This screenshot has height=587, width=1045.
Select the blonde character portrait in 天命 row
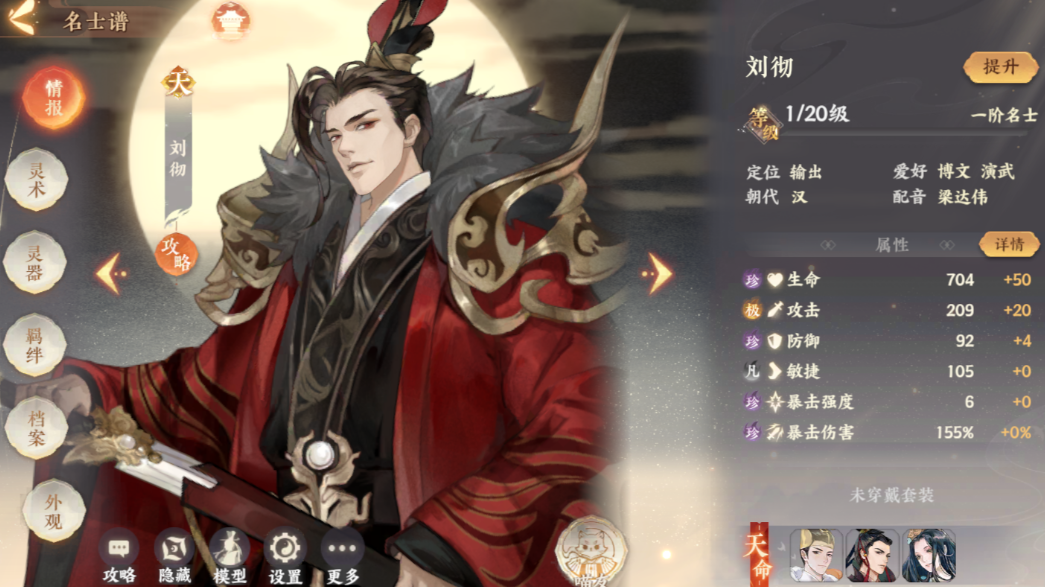(x=815, y=555)
